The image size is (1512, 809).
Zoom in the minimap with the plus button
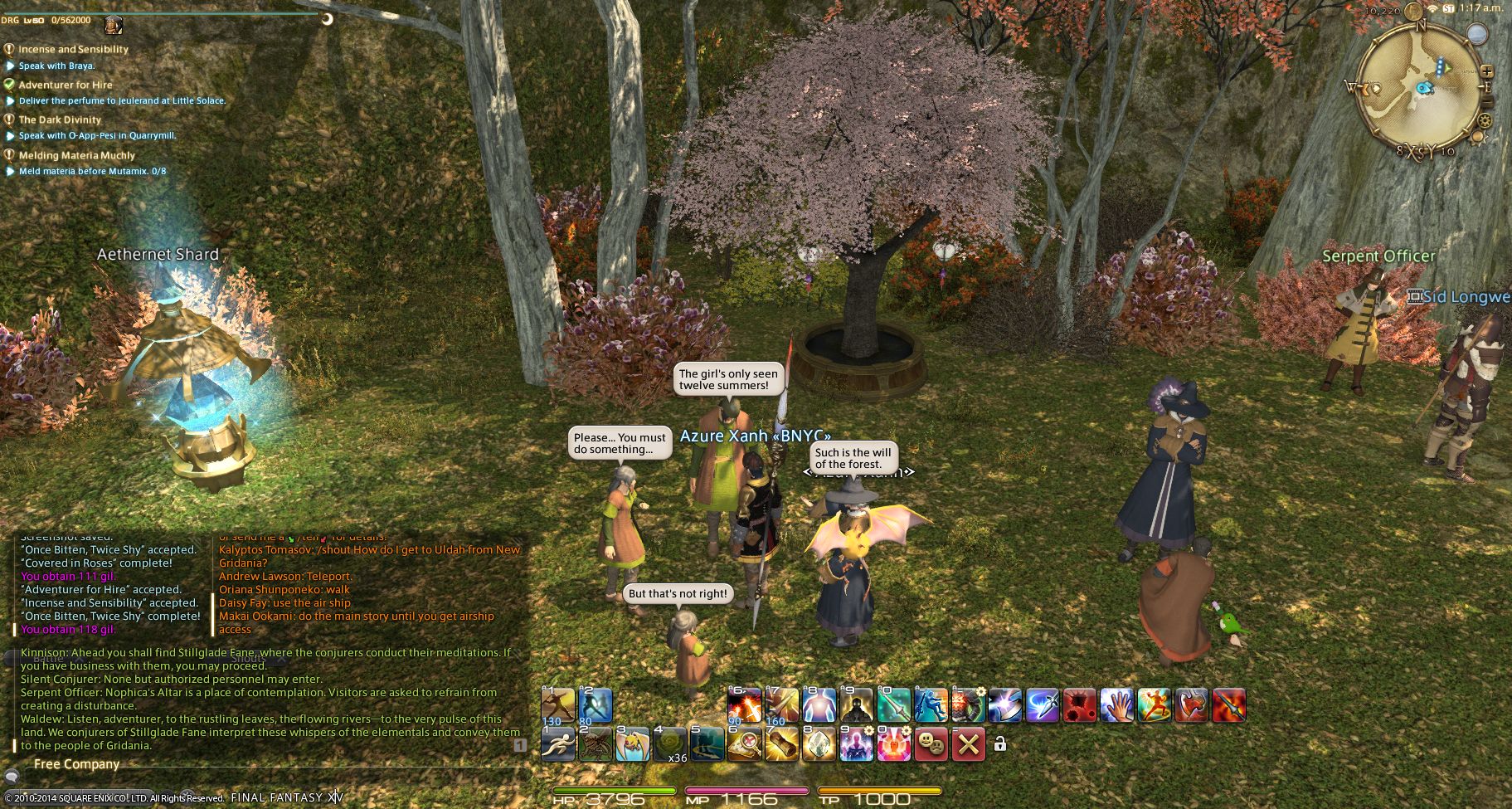coord(1487,71)
